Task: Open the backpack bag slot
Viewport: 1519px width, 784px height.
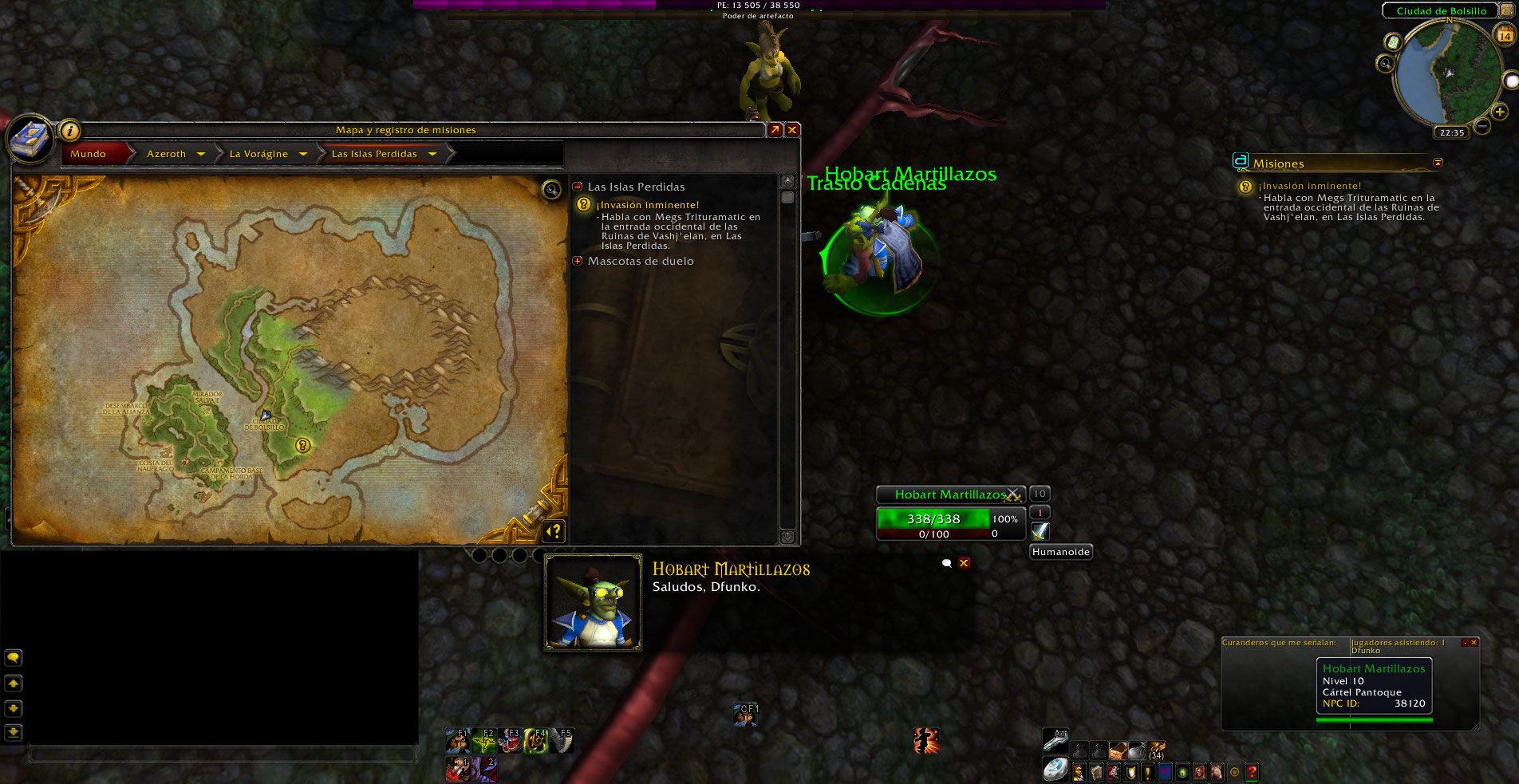Action: pyautogui.click(x=1156, y=750)
